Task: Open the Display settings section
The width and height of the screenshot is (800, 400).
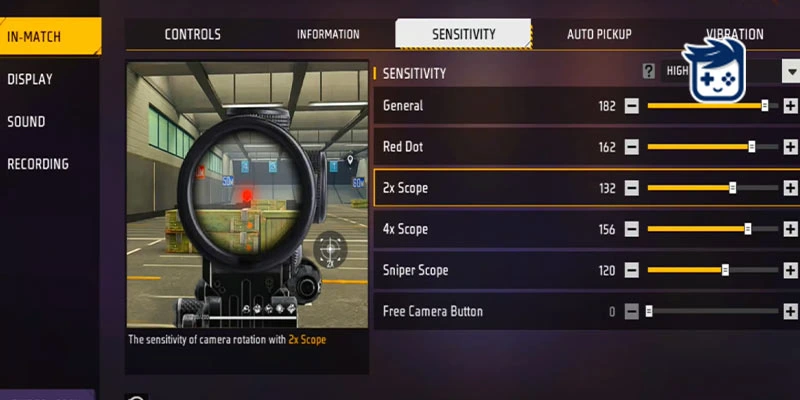Action: [30, 79]
